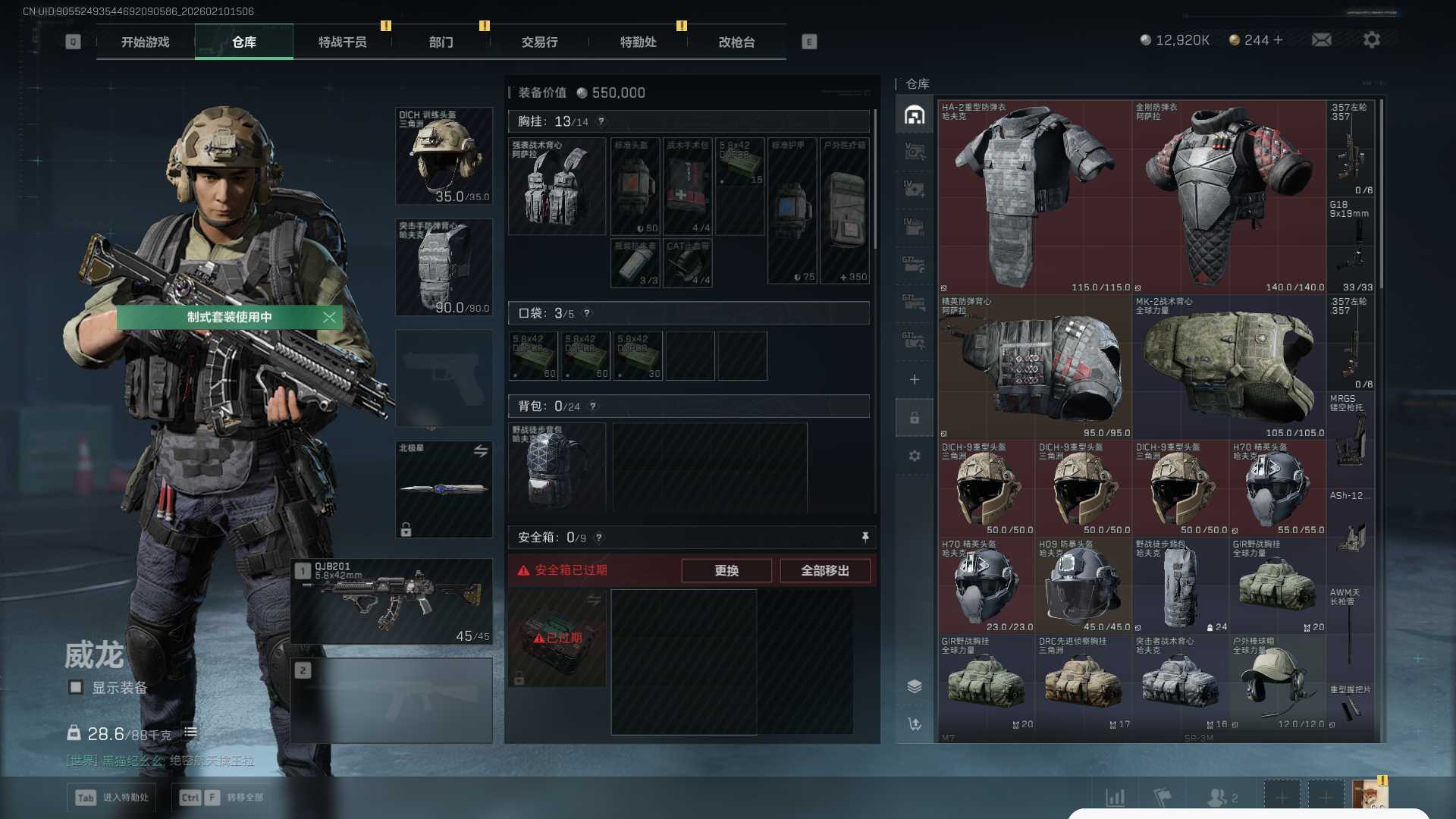Switch to the 改枪台 tab
The height and width of the screenshot is (819, 1456).
736,42
